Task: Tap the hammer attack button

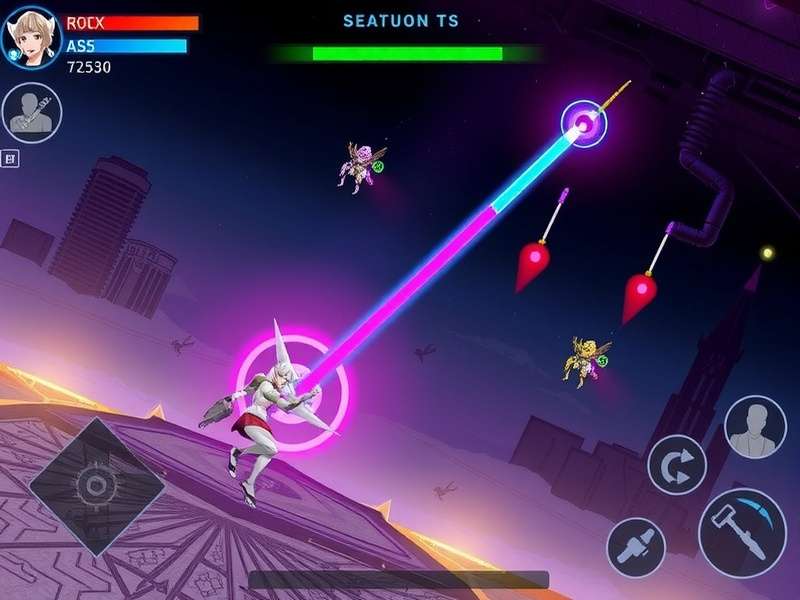Action: click(741, 532)
